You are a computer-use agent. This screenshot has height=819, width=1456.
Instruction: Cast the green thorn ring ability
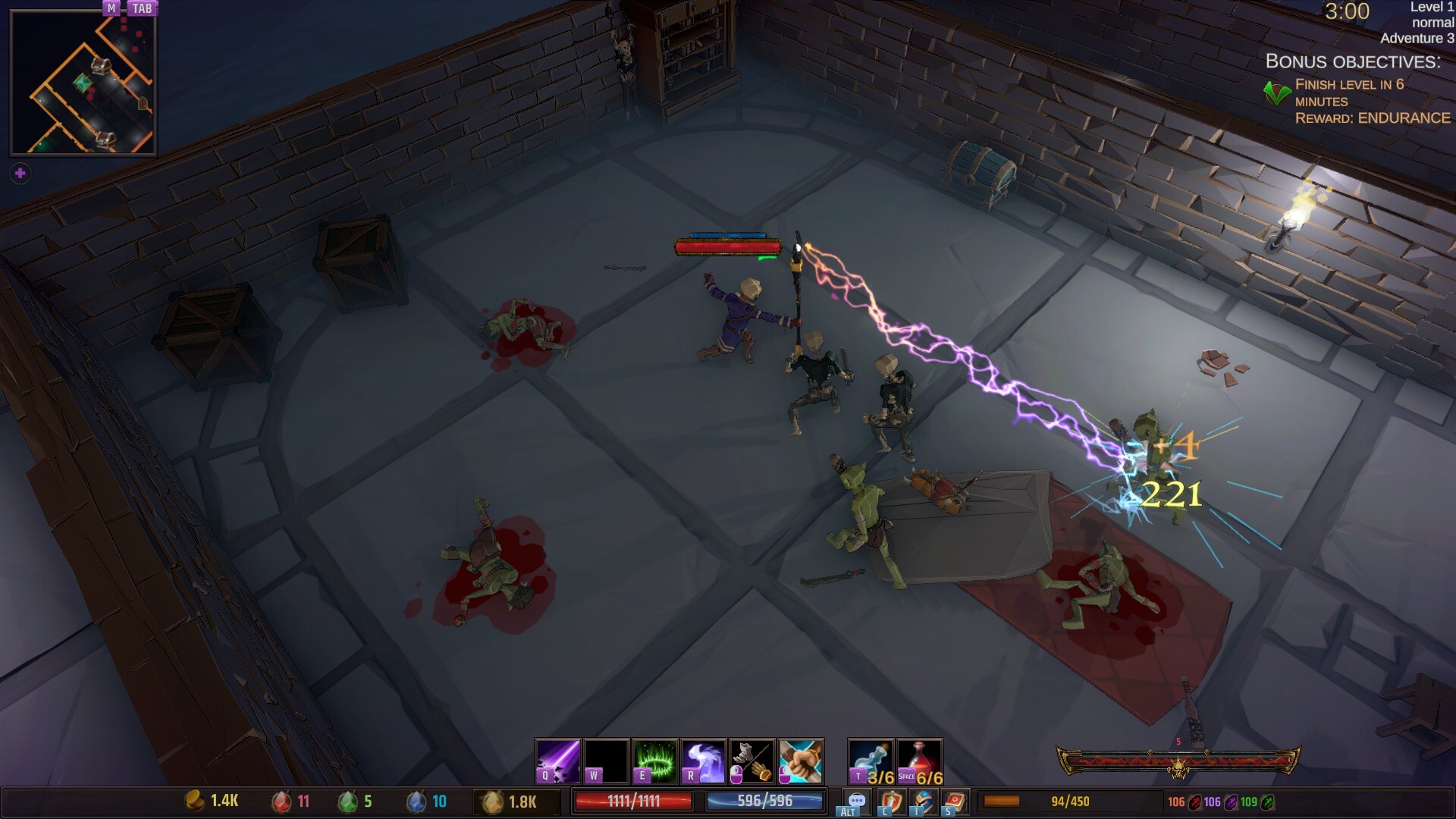coord(654,761)
